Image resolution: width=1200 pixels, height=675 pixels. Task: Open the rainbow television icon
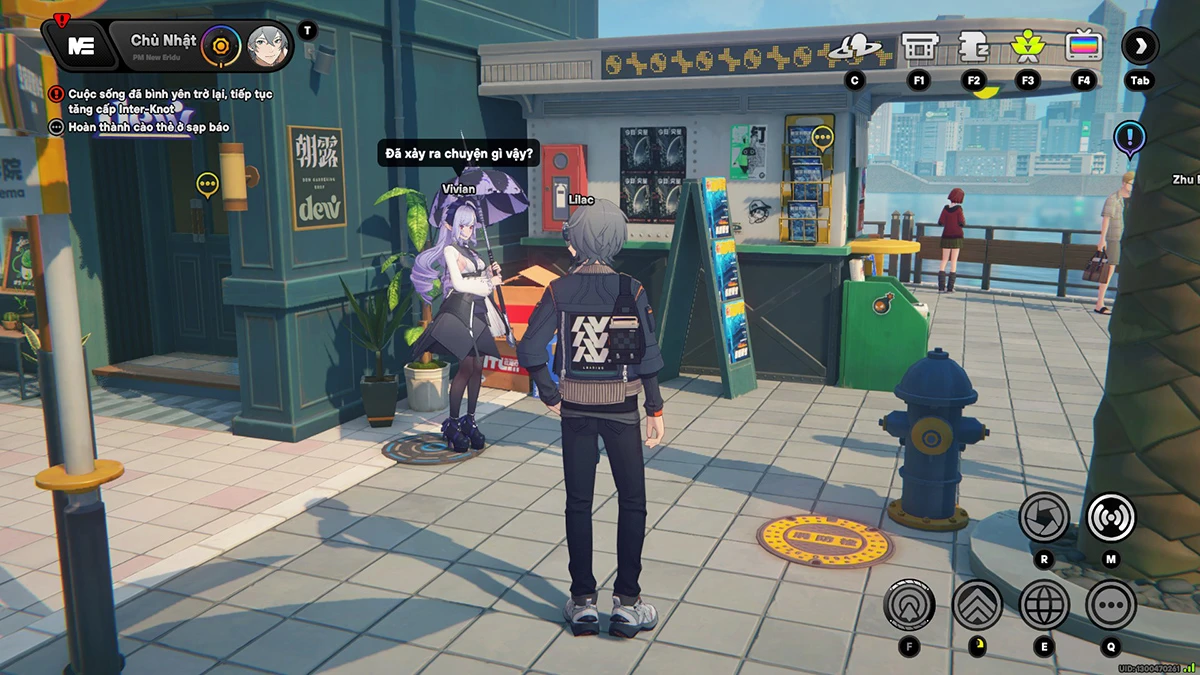coord(1083,46)
